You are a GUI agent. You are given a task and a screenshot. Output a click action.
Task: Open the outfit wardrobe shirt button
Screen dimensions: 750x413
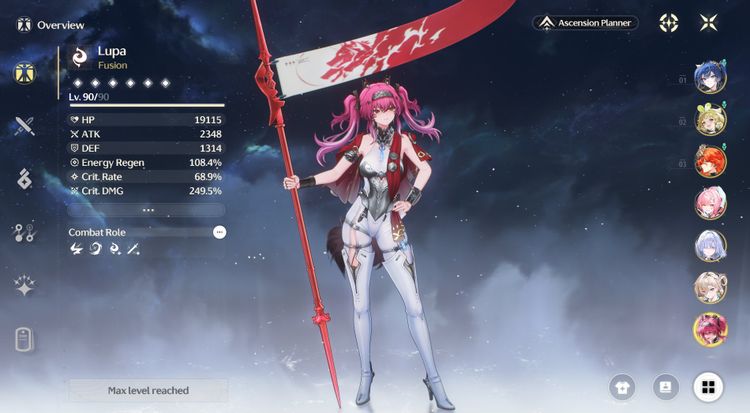point(623,387)
